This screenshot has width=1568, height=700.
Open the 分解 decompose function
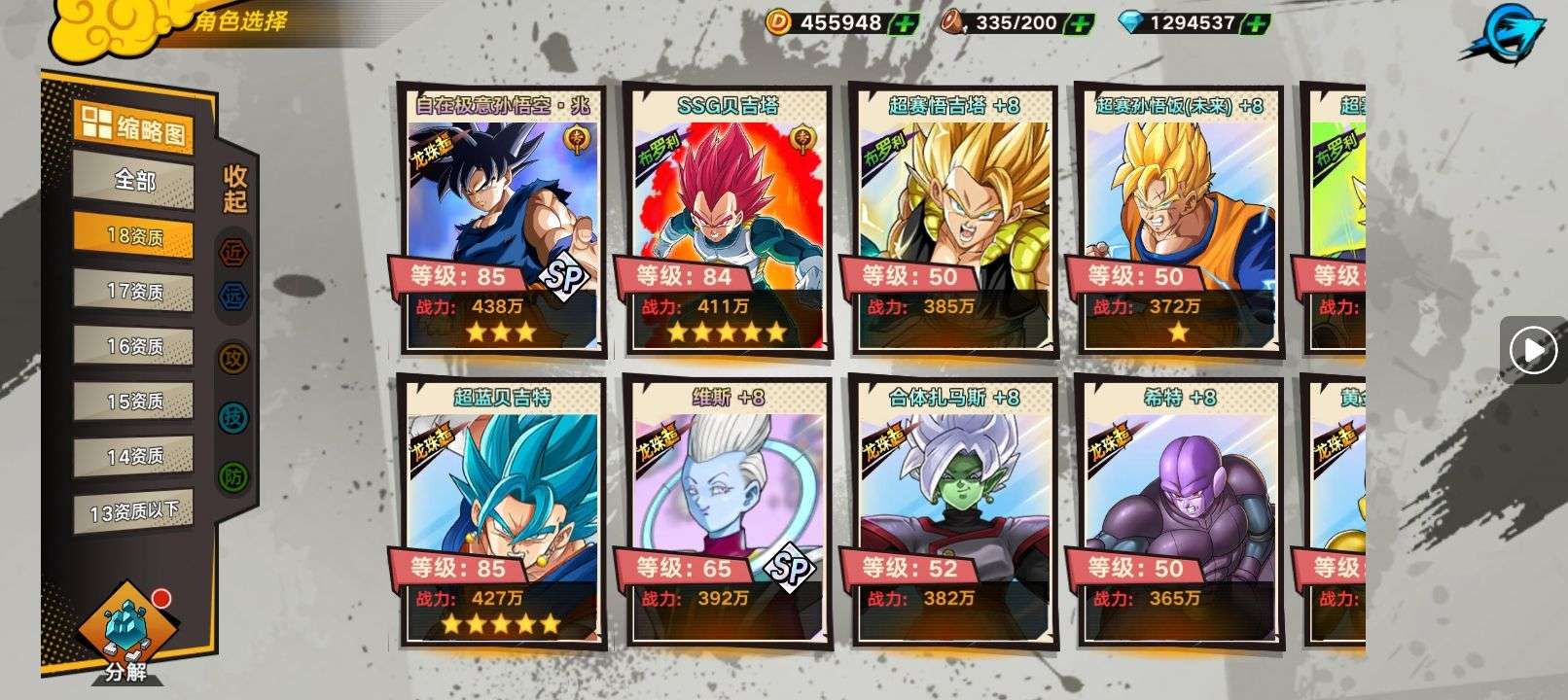(x=125, y=637)
